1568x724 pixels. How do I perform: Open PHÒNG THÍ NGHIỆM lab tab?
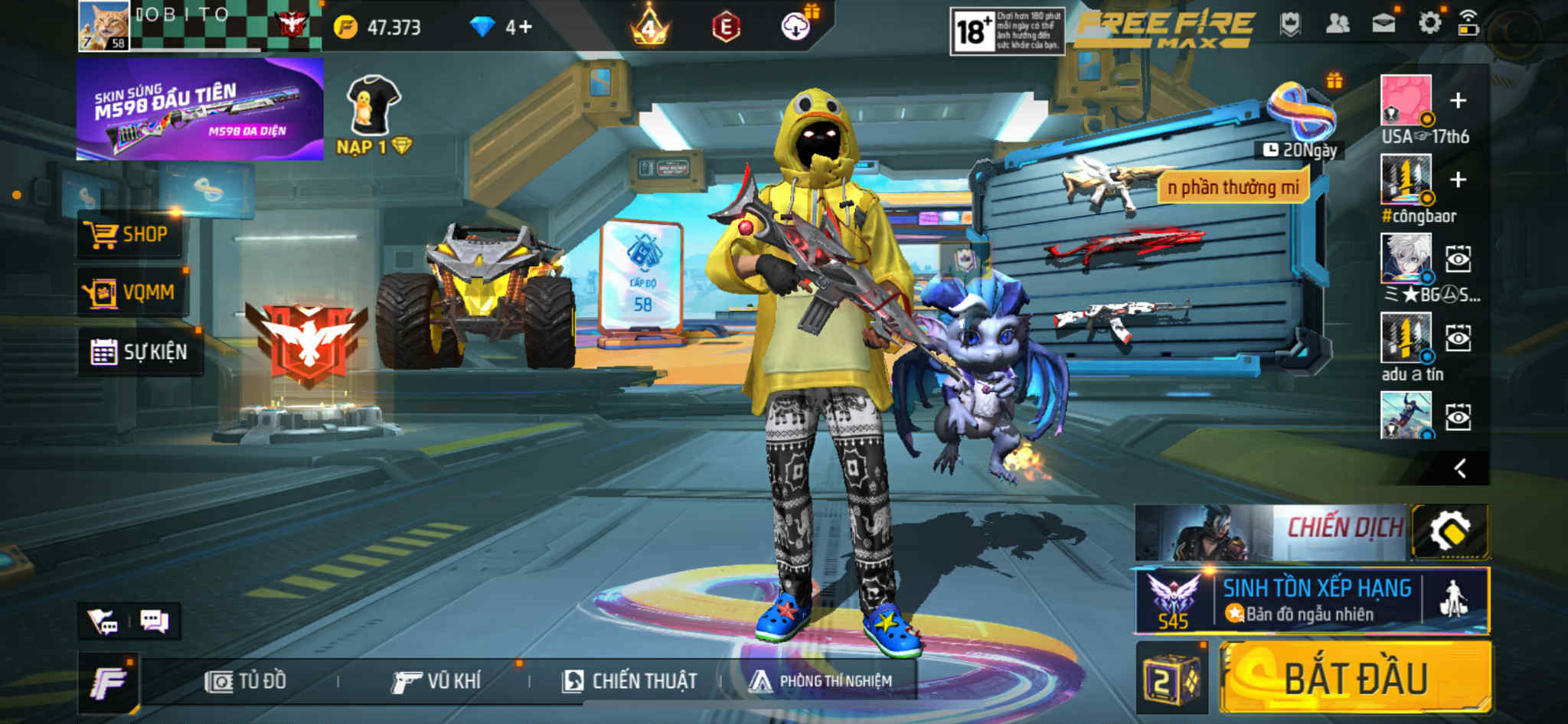pyautogui.click(x=821, y=681)
